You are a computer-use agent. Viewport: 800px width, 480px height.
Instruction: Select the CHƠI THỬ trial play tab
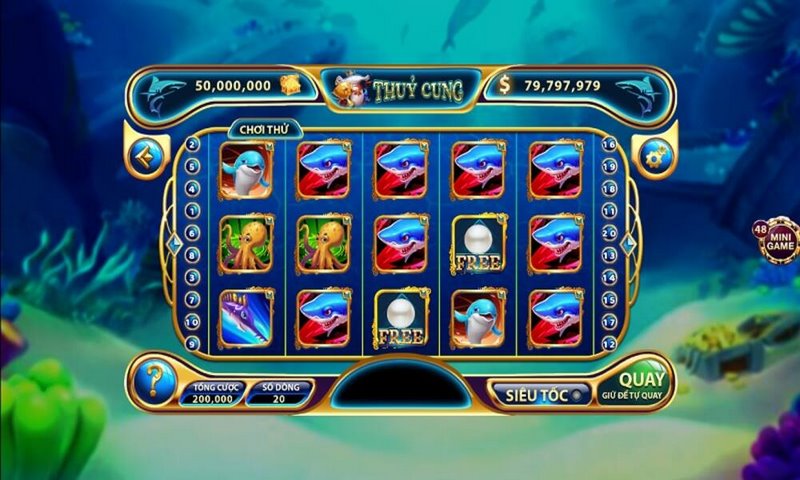258,130
